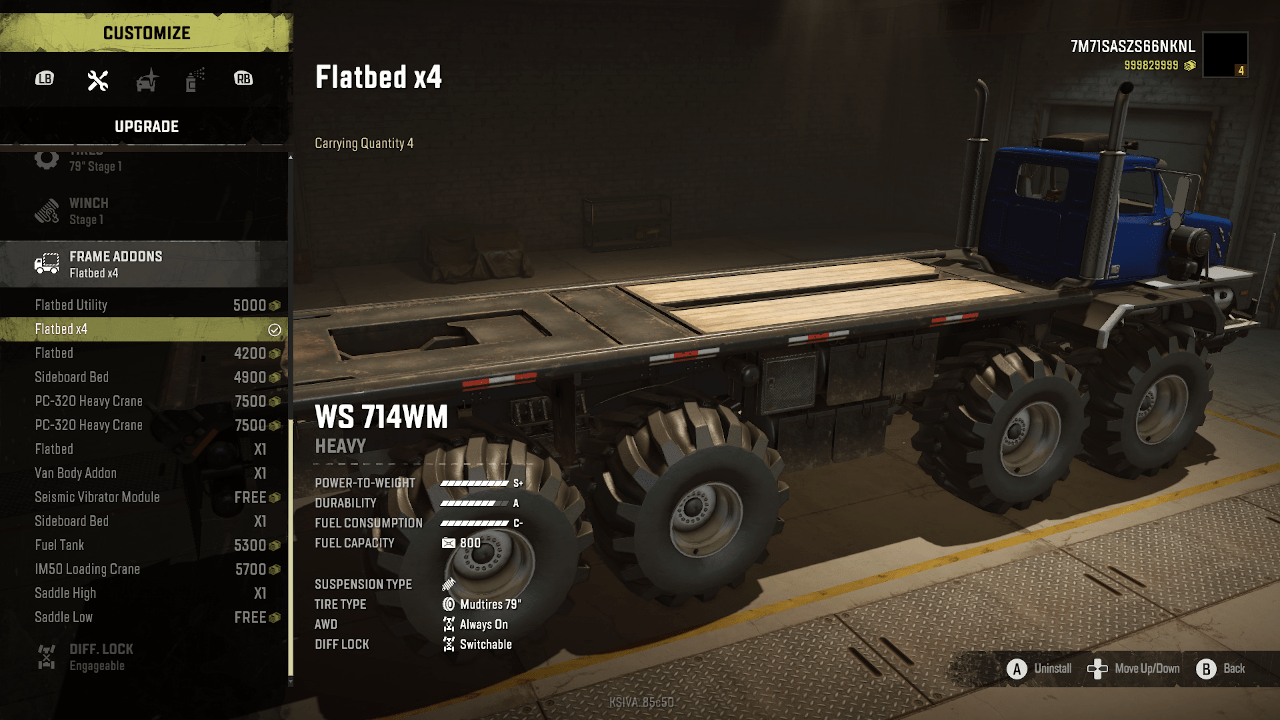
Task: Select the IM50 Loading Crane
Action: pos(145,569)
